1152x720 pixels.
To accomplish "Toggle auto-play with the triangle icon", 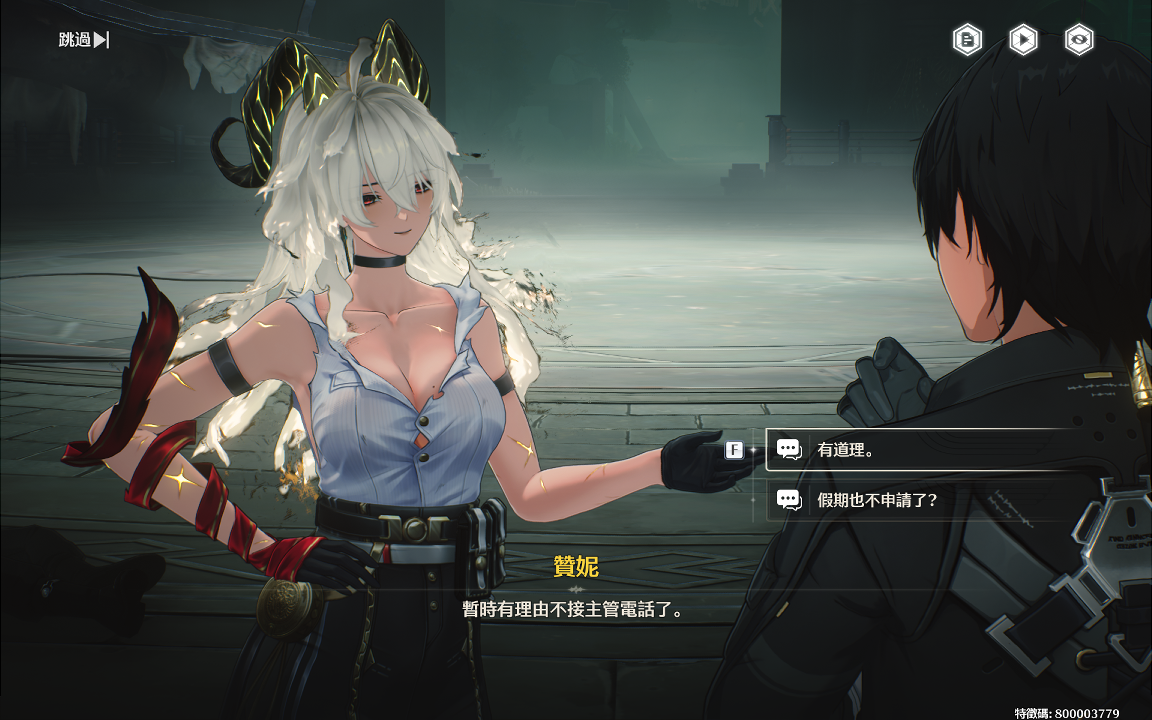I will coord(1022,40).
